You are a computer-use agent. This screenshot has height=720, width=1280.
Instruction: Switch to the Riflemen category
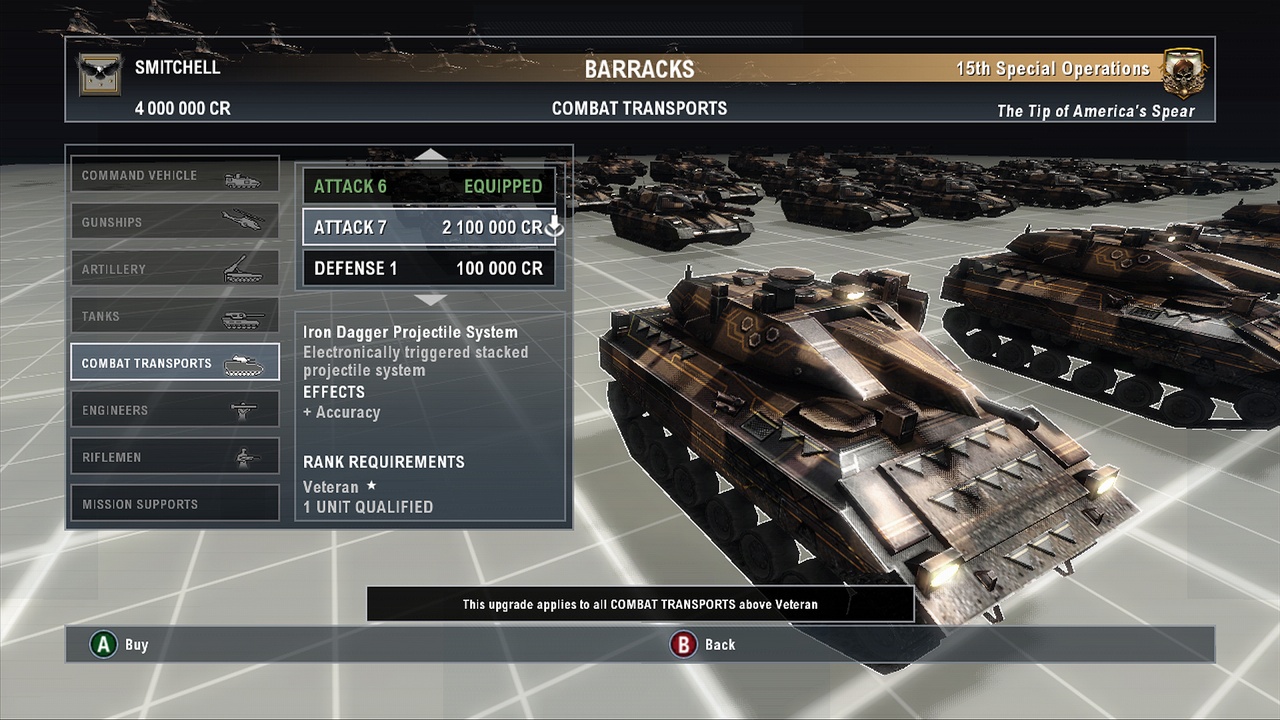174,457
